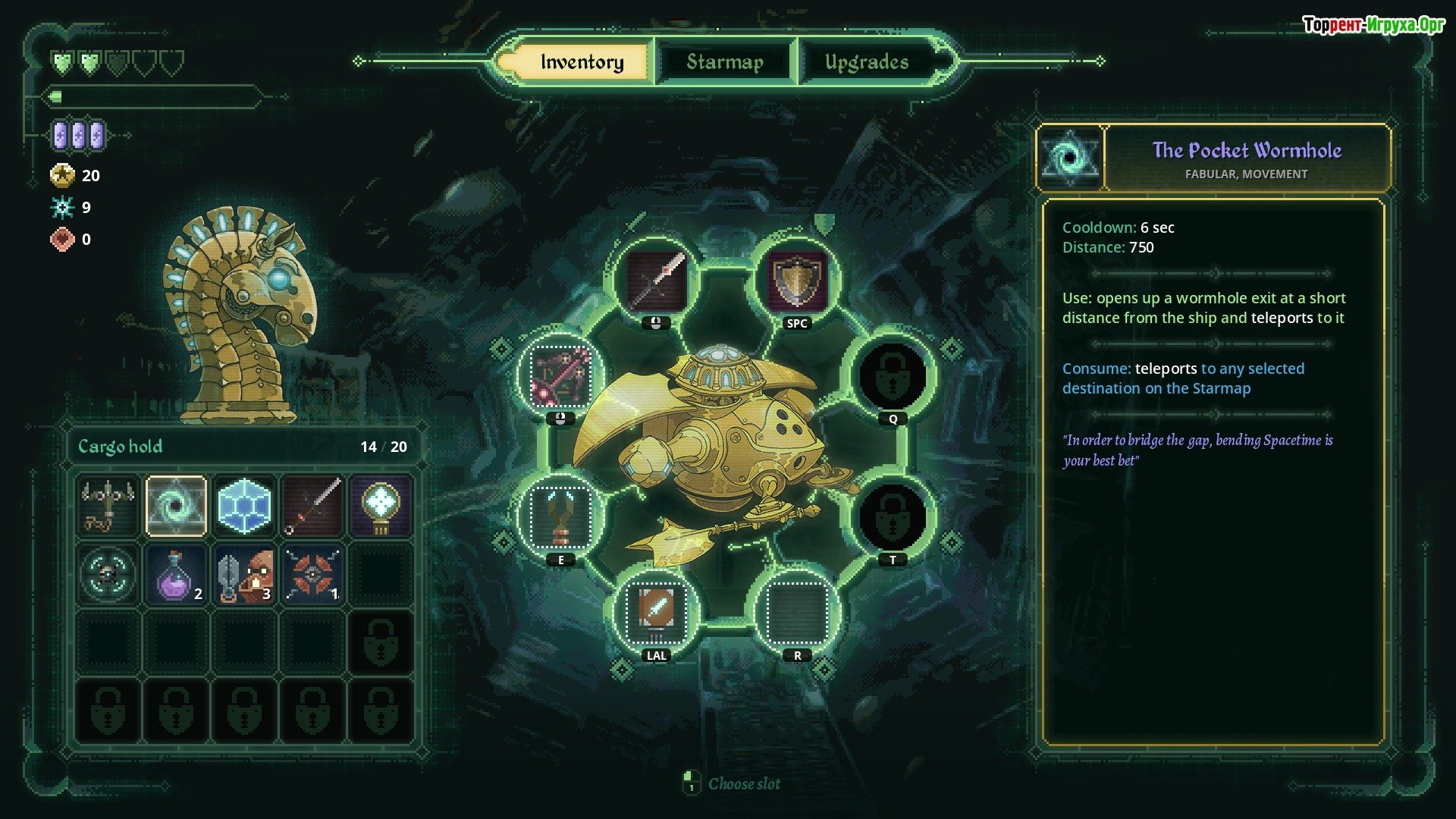Choose the red four-bladed drone cargo item

click(312, 574)
